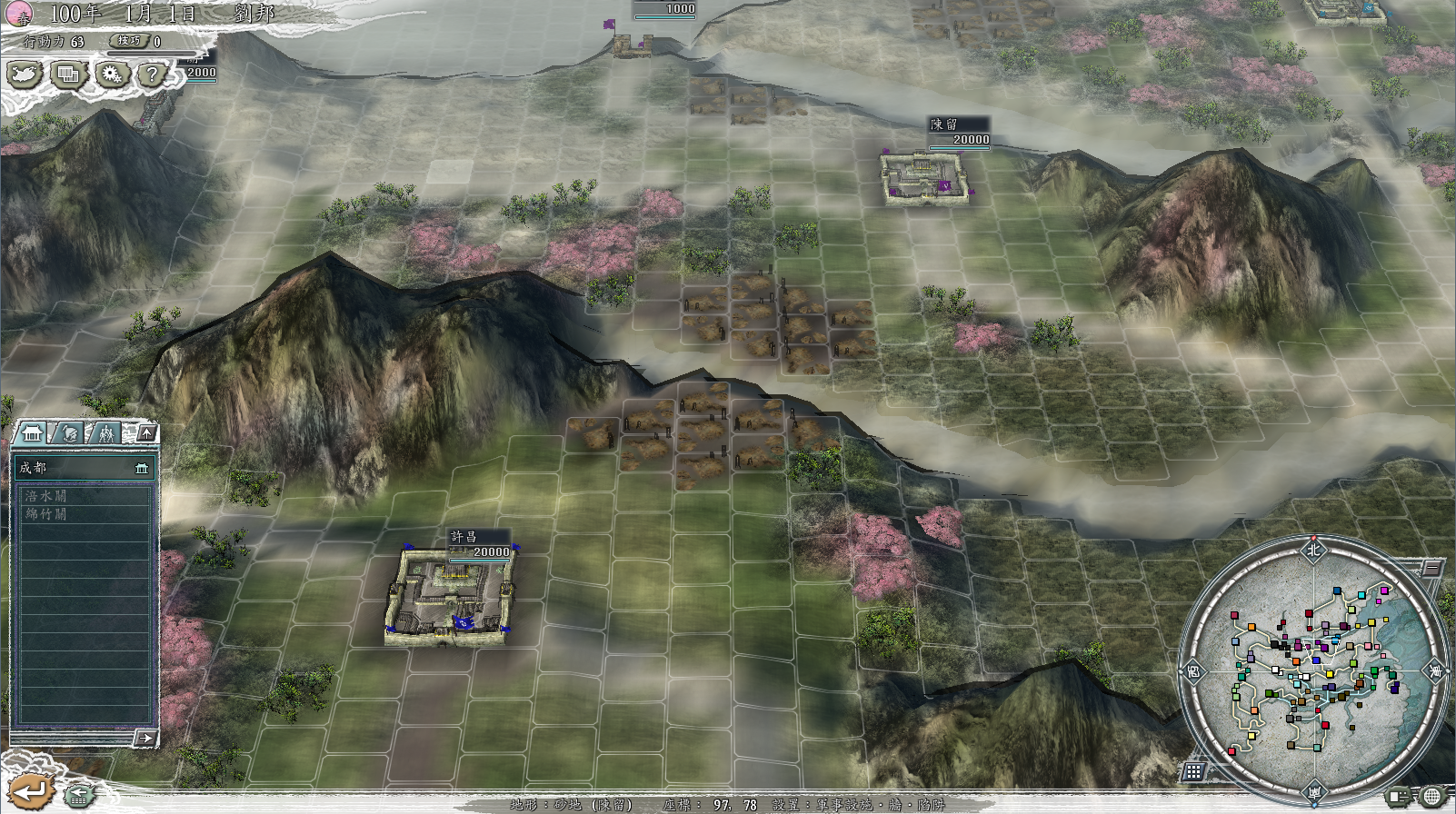Viewport: 1456px width, 814px height.
Task: Click the grid toggle icon beside the minimap
Action: click(1193, 769)
